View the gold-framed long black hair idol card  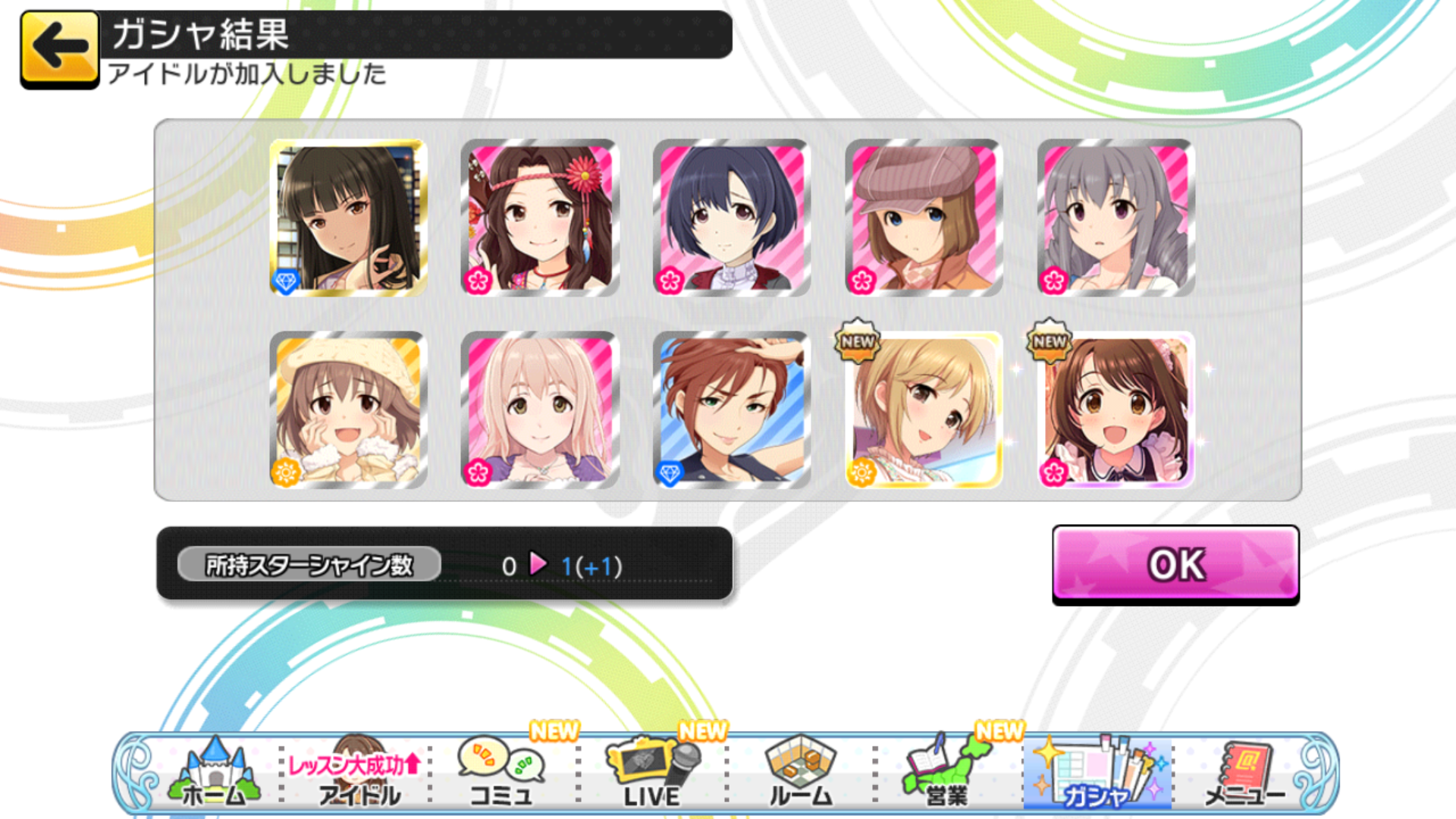coord(348,218)
